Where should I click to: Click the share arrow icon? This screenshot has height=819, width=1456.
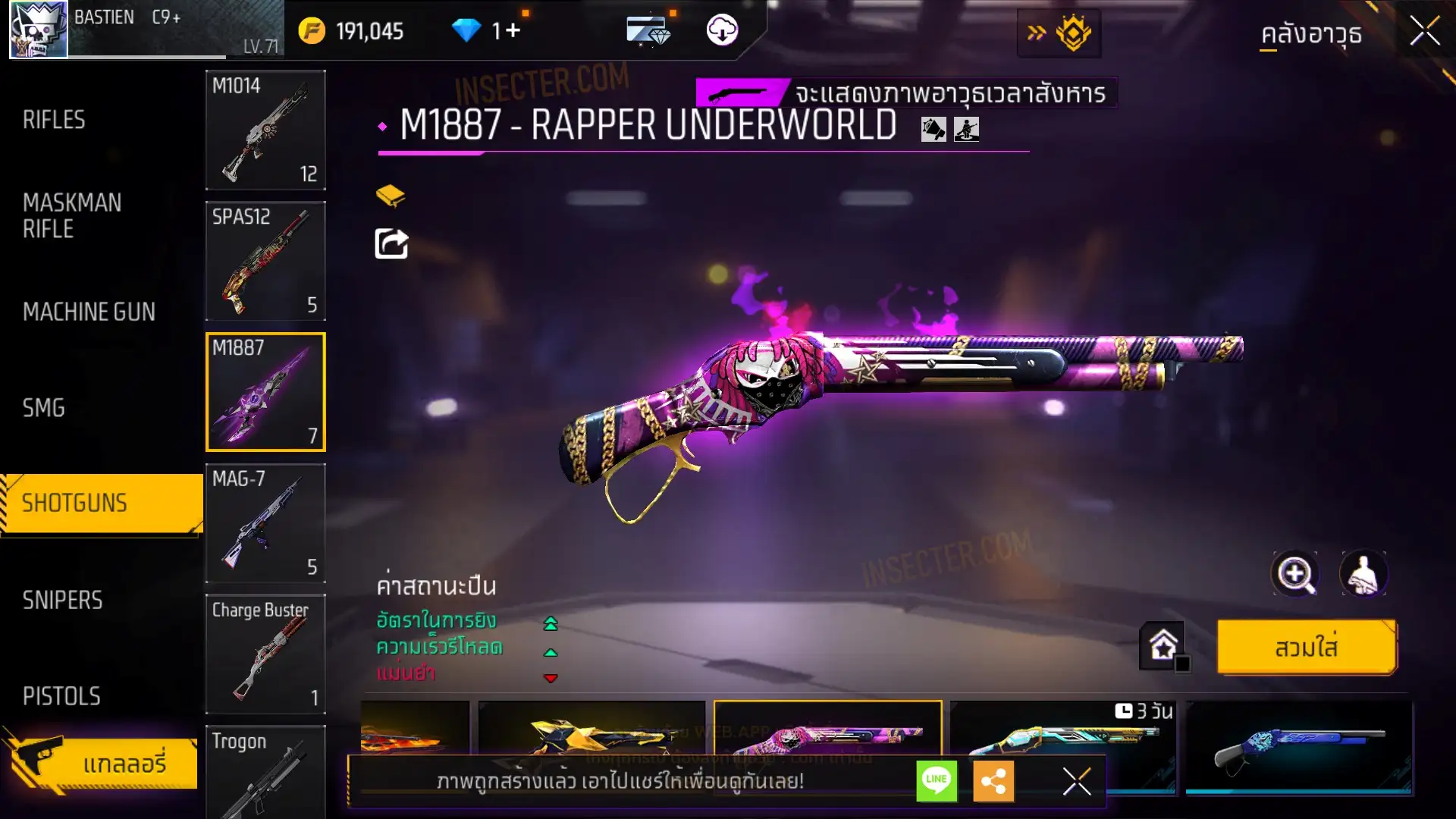click(x=391, y=244)
